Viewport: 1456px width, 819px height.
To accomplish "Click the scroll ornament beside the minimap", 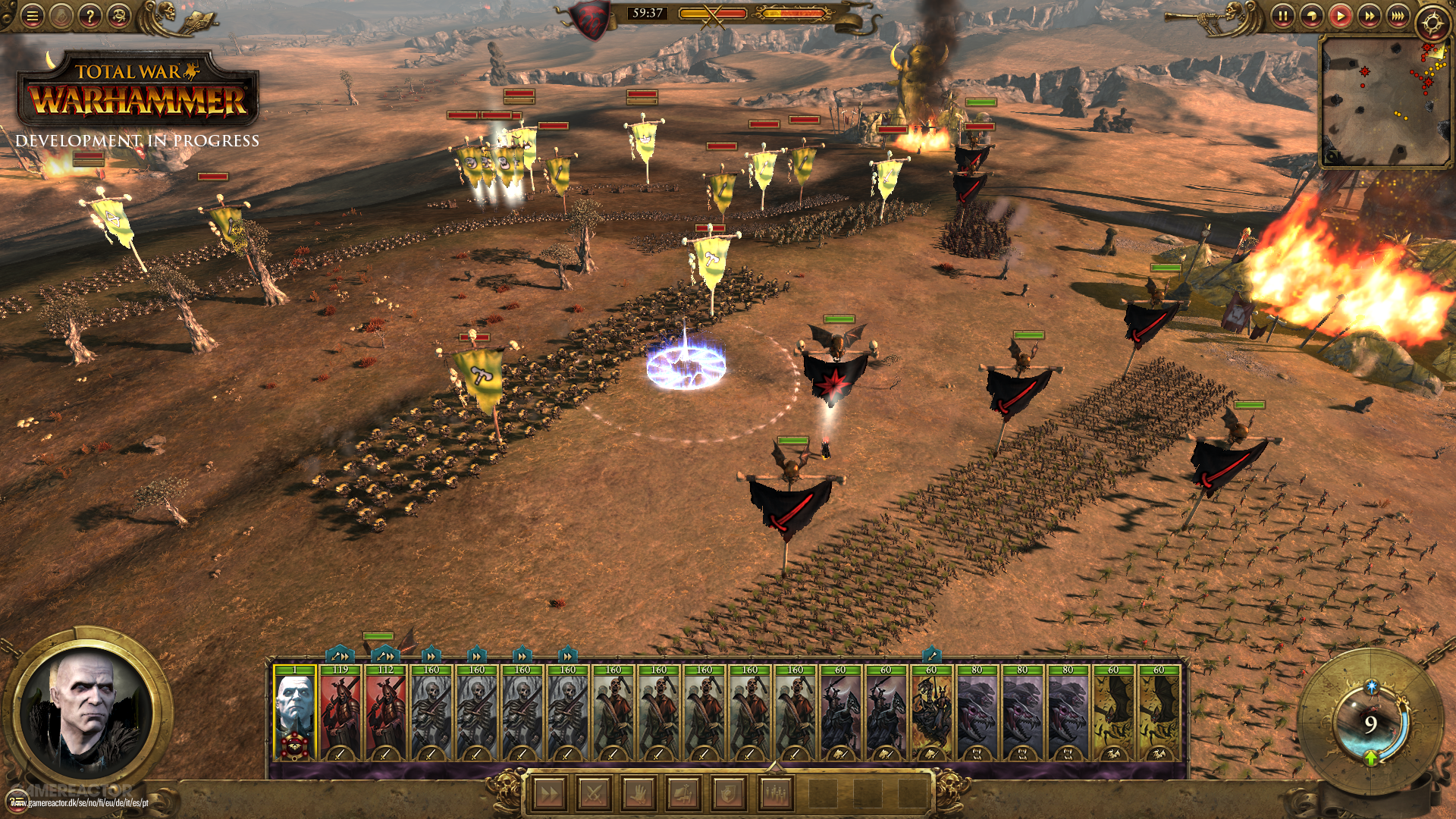I will (x=1332, y=156).
